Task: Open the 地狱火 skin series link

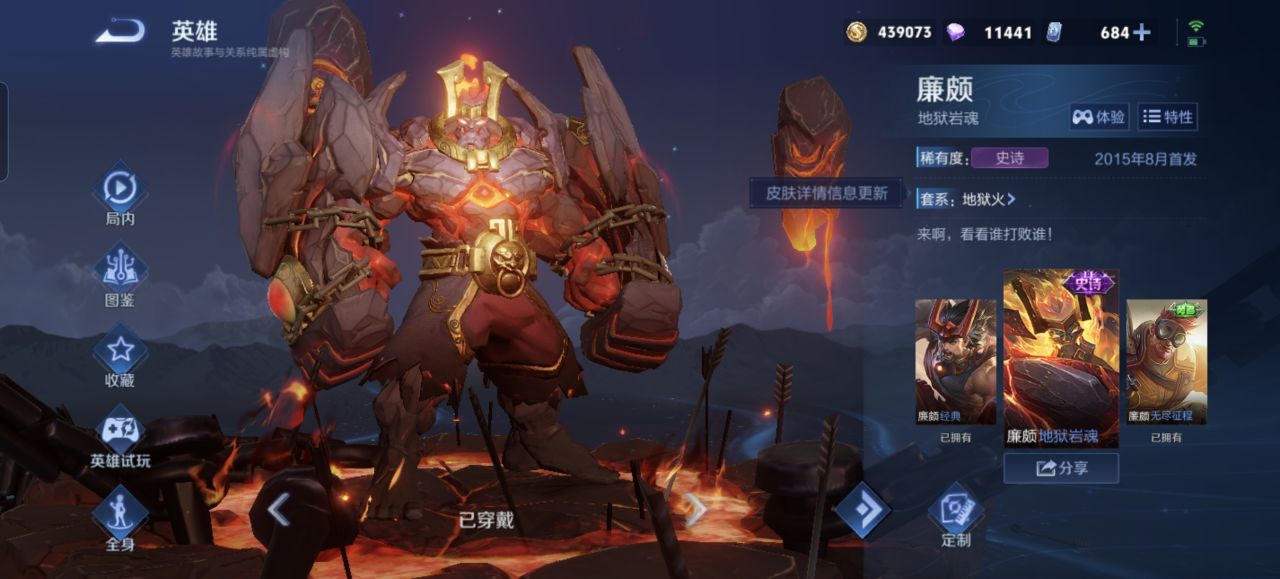Action: tap(988, 199)
